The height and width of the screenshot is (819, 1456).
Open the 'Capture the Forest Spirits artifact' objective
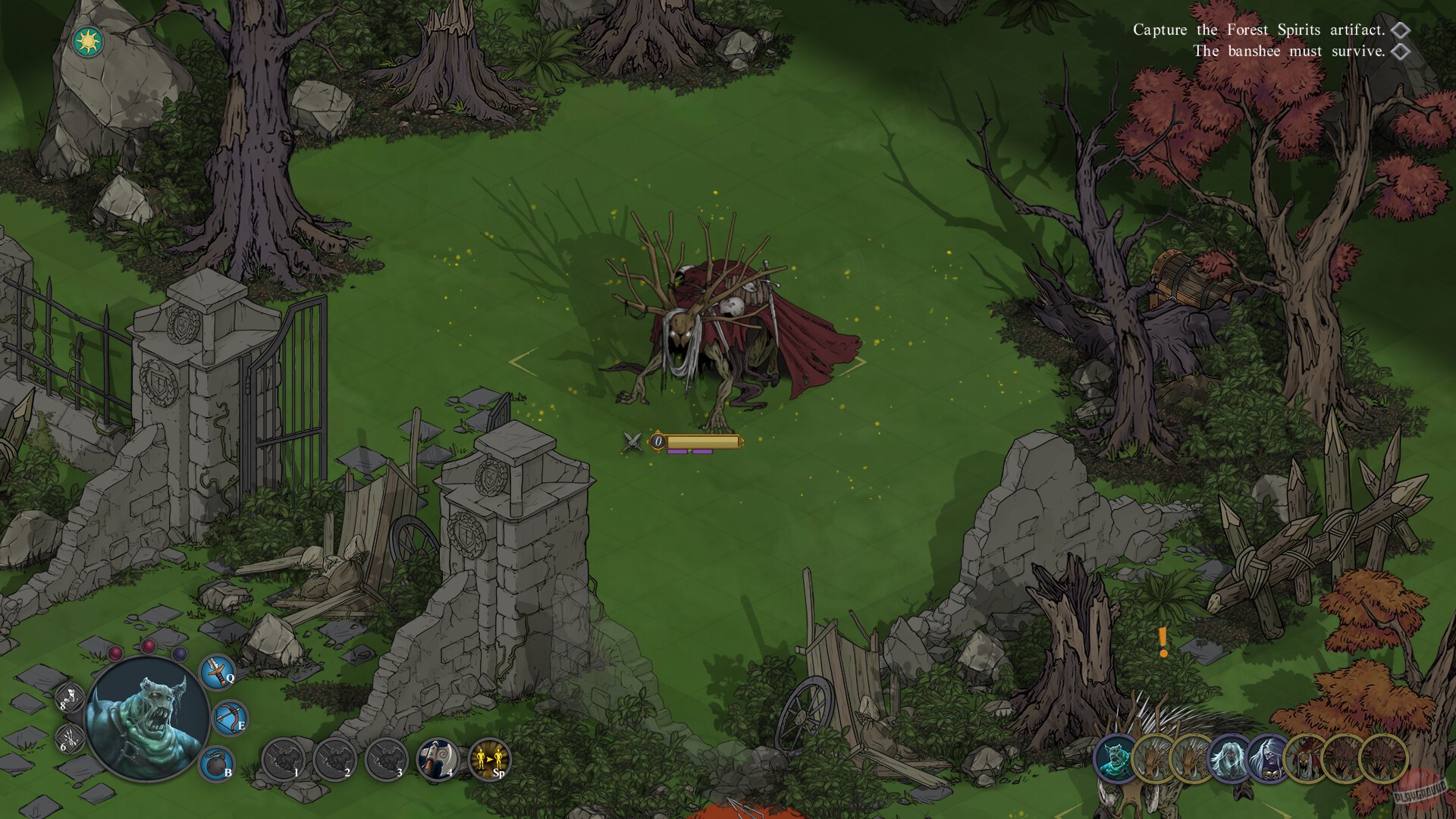point(1257,30)
